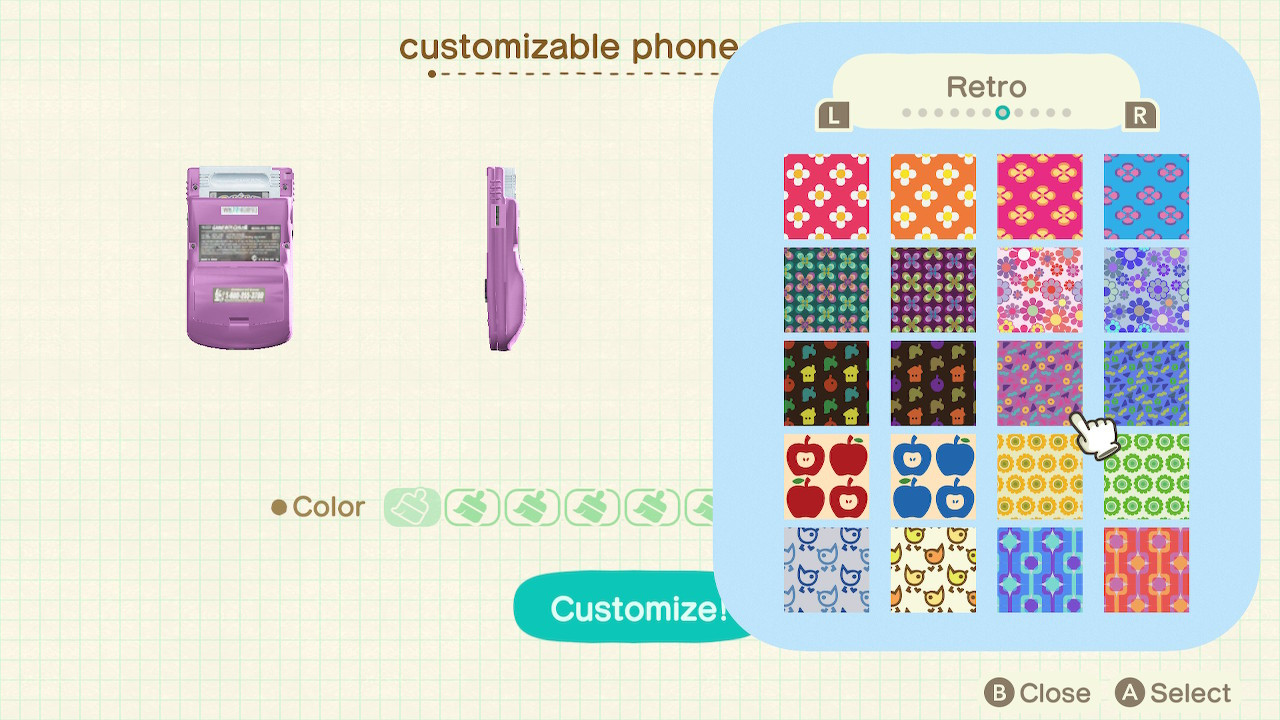The width and height of the screenshot is (1280, 720).
Task: Select the third brush color icon
Action: click(531, 508)
